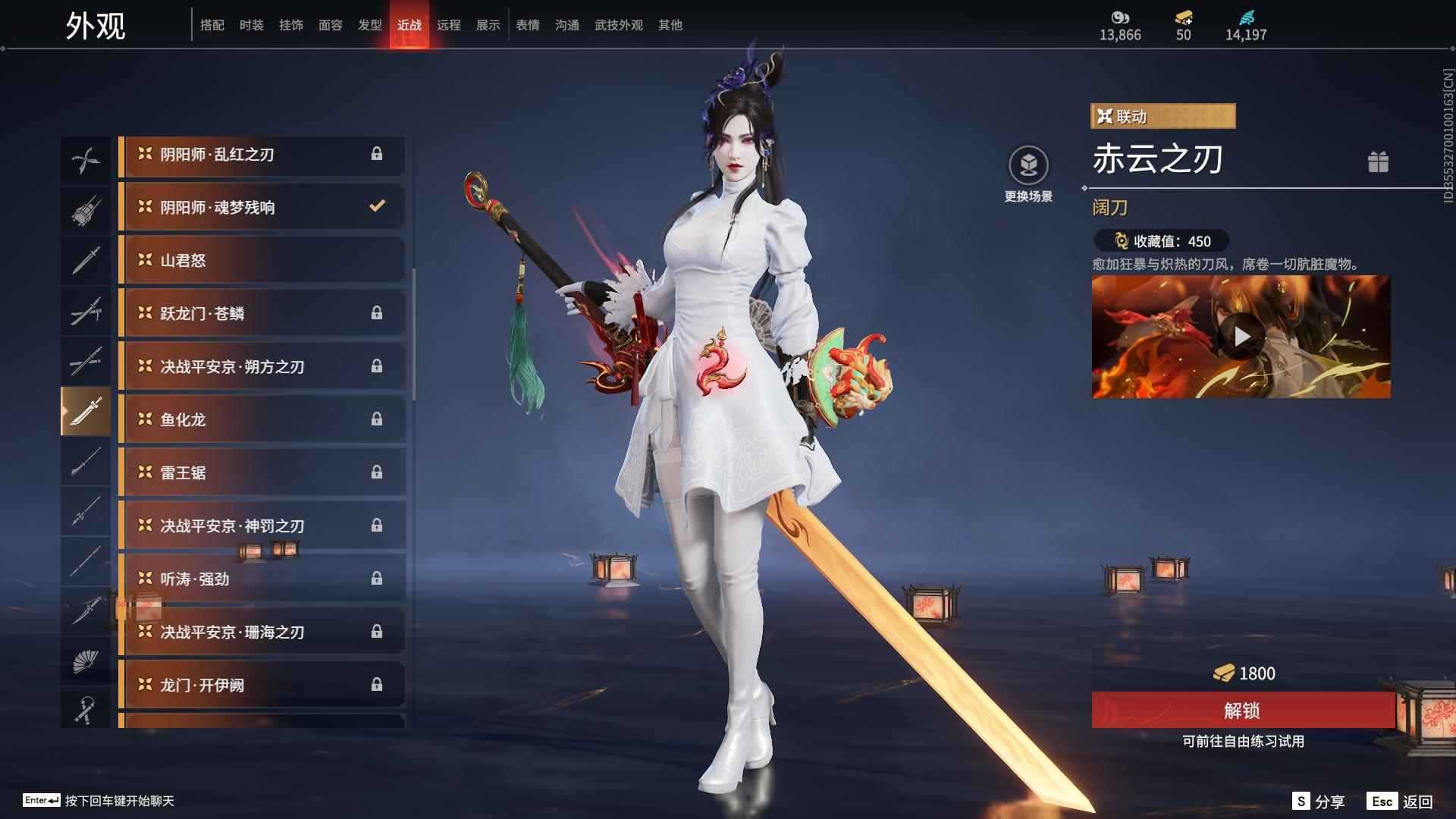
Task: Equip the 山君怒 weapon skin
Action: click(x=262, y=260)
